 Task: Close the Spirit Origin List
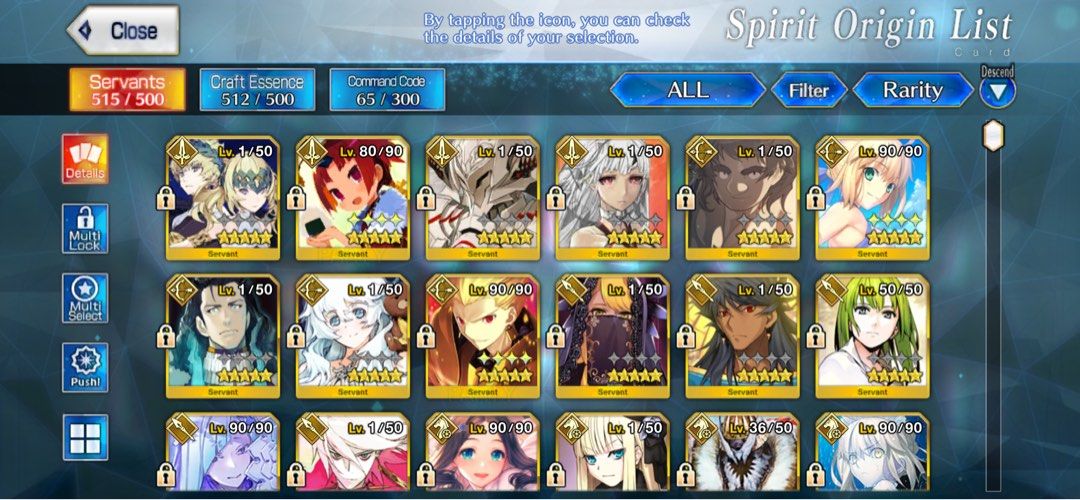(122, 31)
